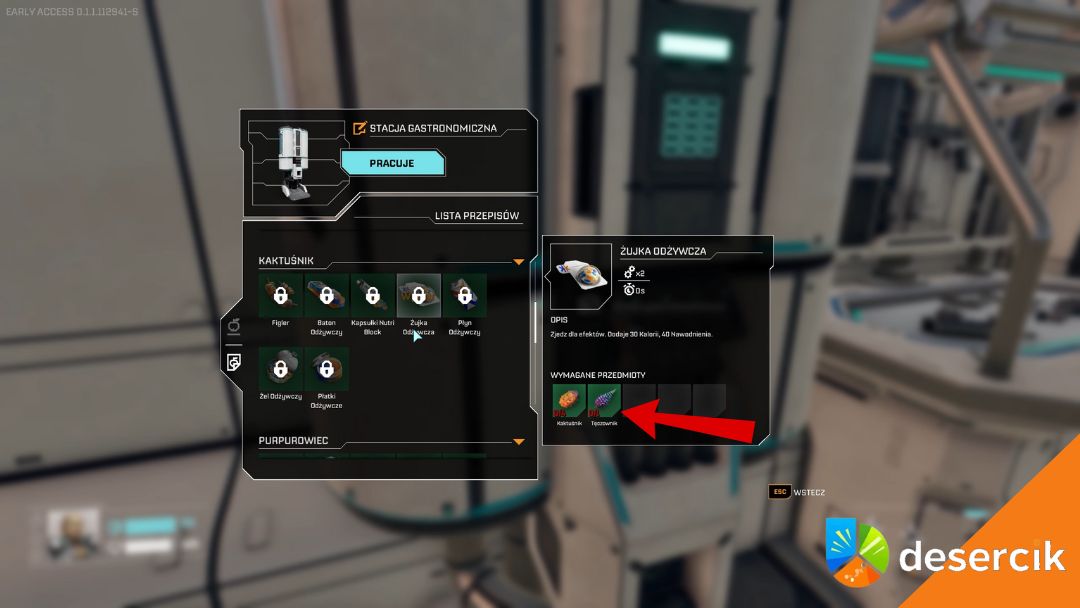
Task: Pick the Żujka Odżywcza recipe slot
Action: 418,295
